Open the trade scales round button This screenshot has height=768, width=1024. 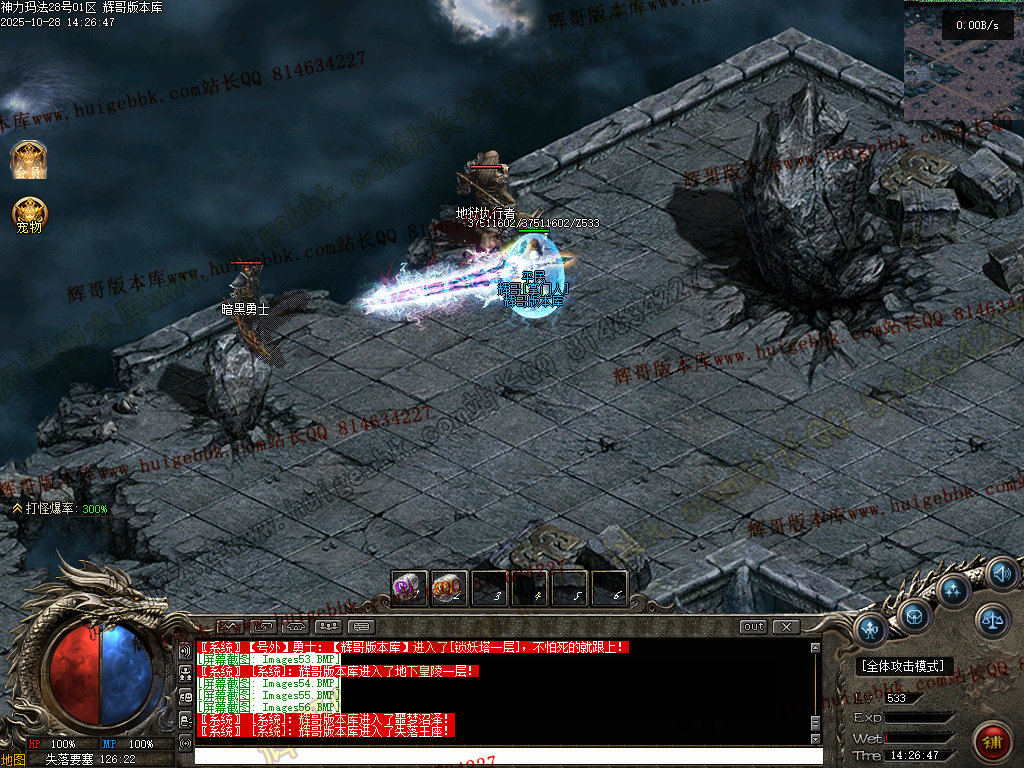[993, 620]
